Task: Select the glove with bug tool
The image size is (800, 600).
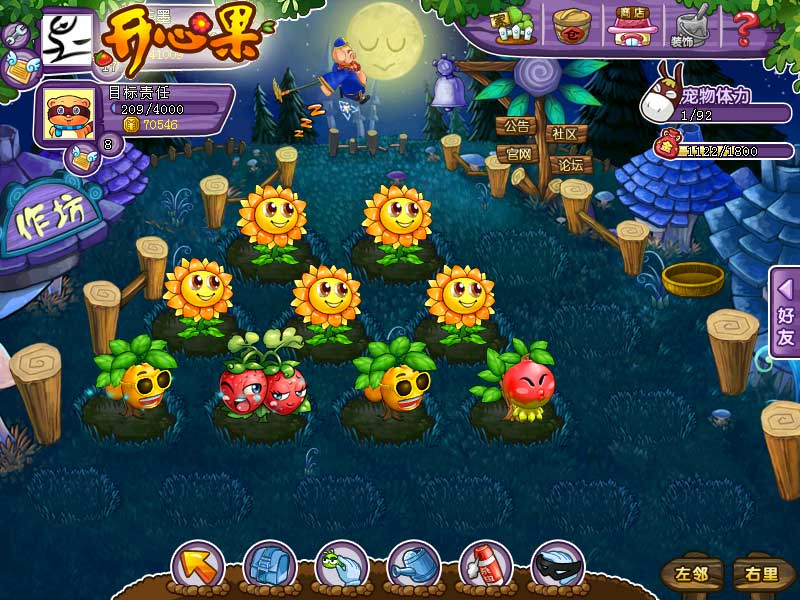Action: [x=341, y=567]
